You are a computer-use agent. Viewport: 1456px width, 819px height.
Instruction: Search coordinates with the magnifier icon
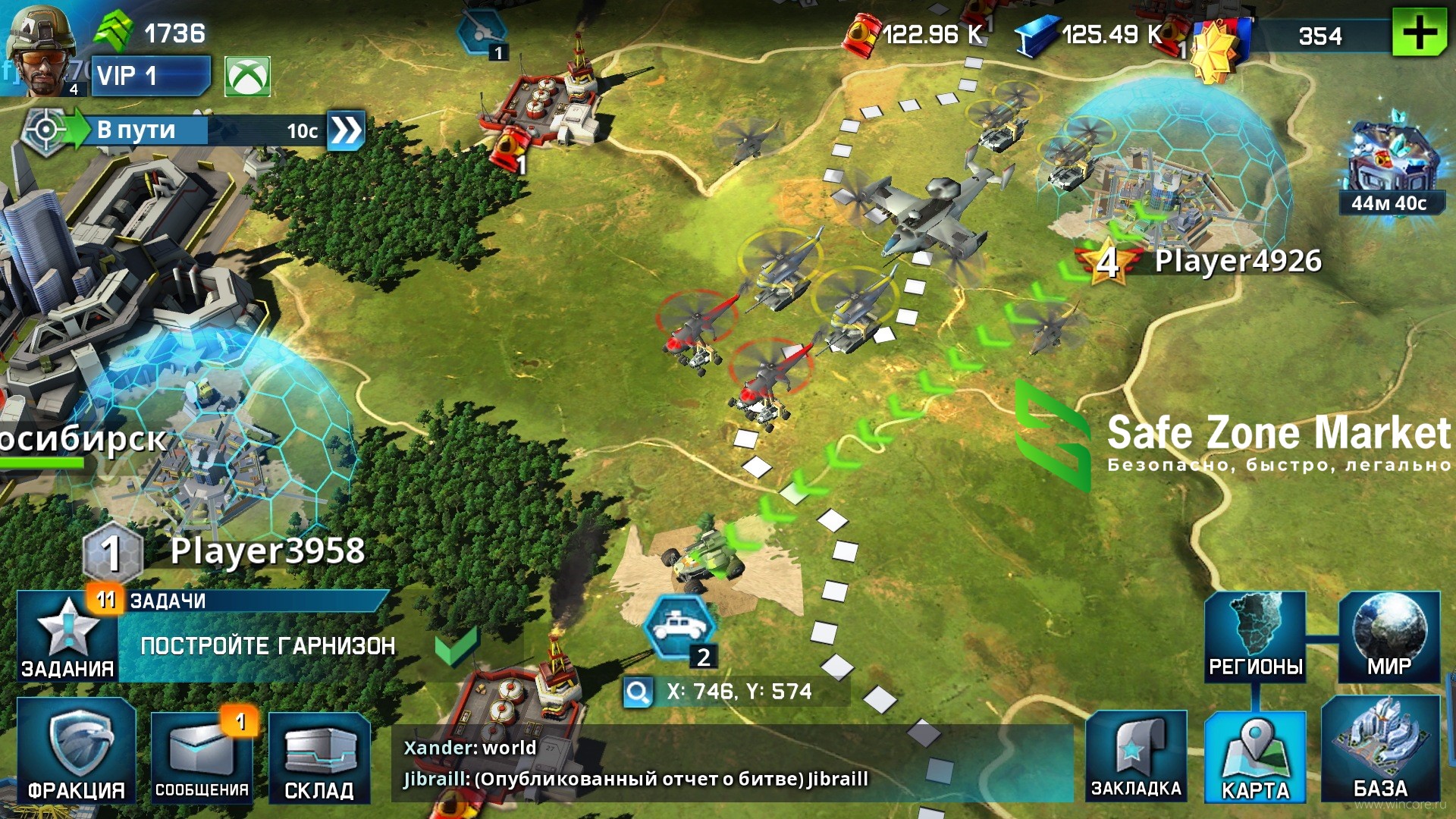(x=638, y=692)
